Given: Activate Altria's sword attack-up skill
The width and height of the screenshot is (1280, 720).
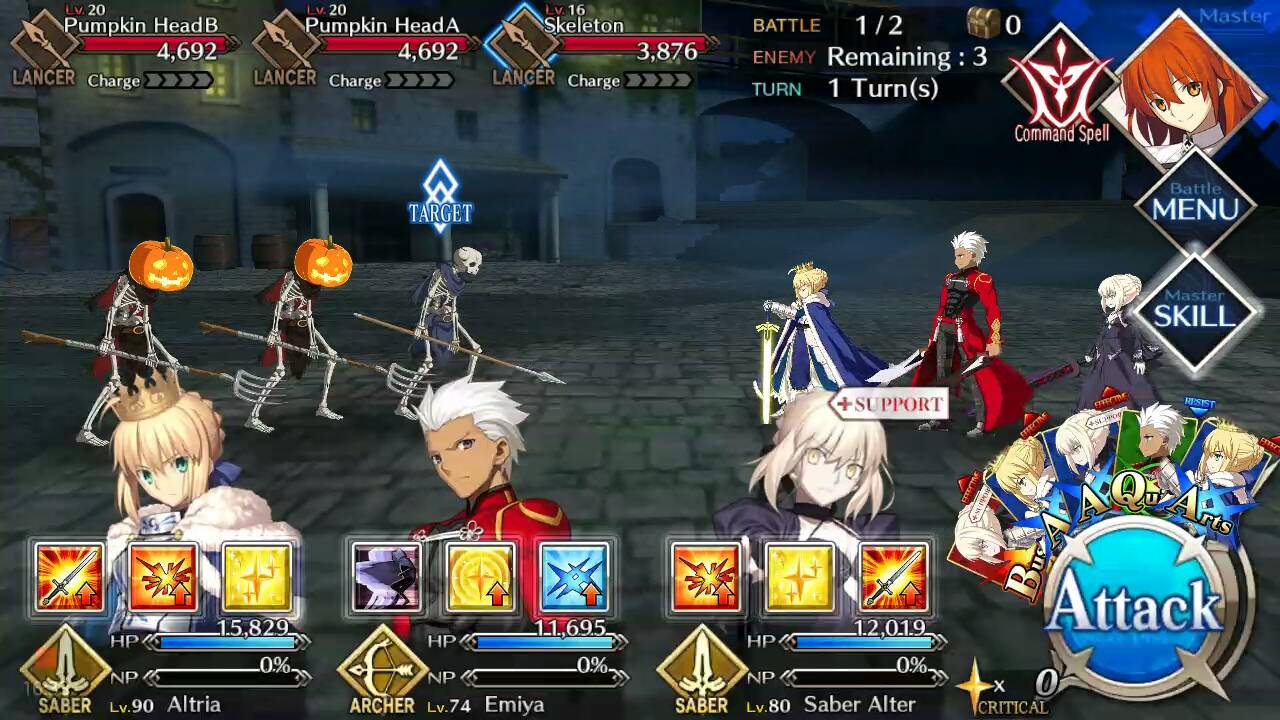Looking at the screenshot, I should (68, 577).
